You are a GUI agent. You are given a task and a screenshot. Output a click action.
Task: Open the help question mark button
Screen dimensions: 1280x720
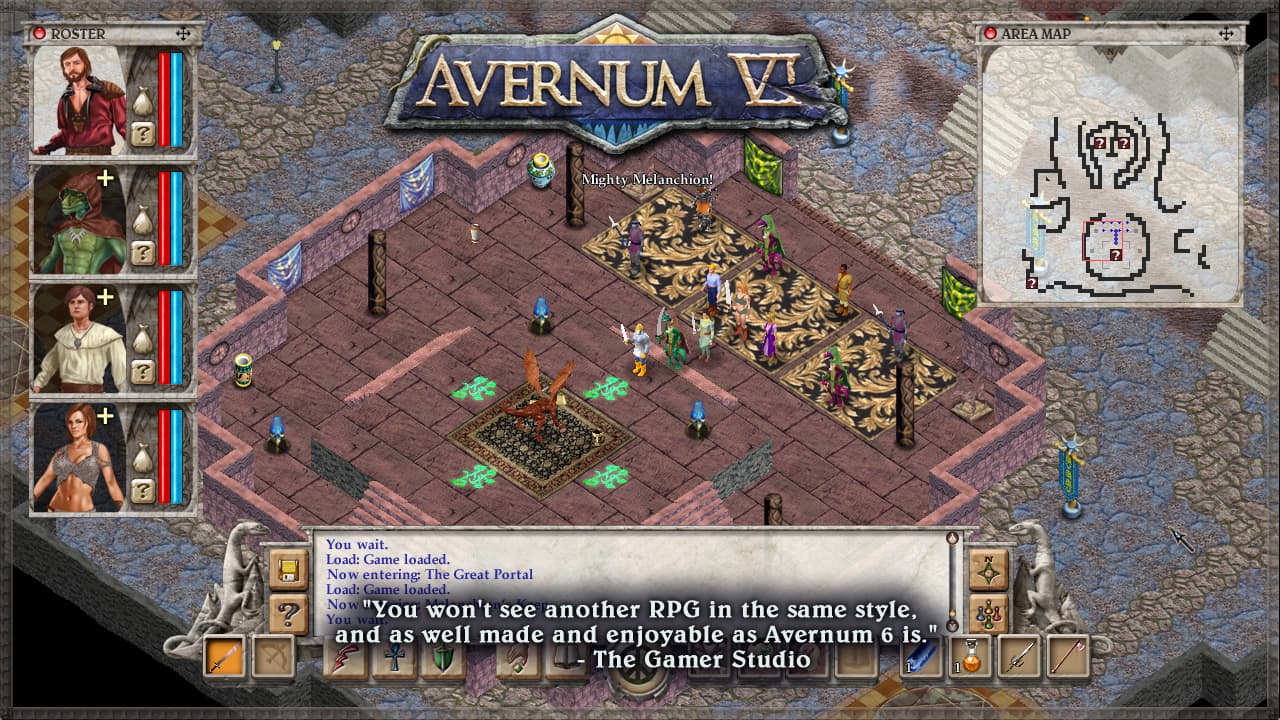pos(288,613)
